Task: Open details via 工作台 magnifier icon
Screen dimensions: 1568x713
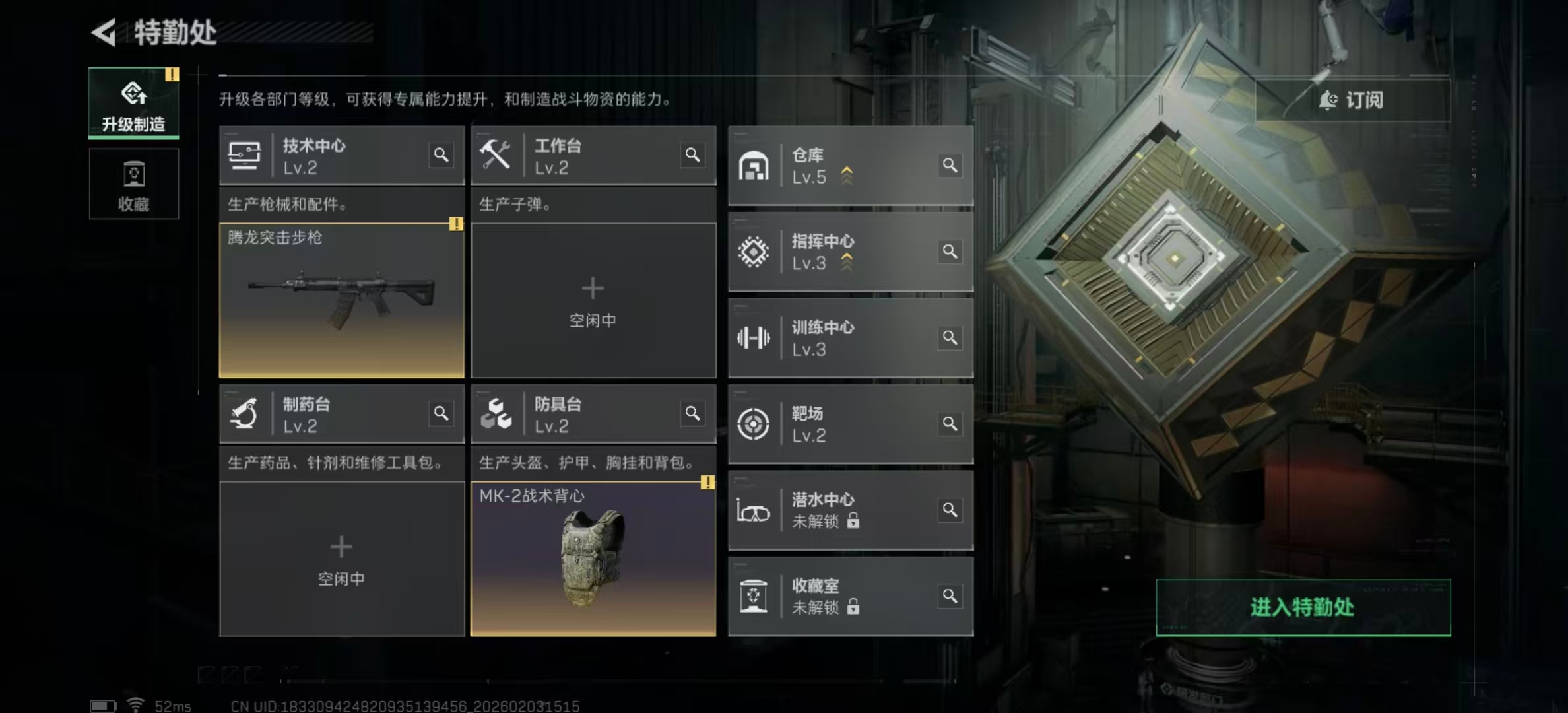Action: click(x=693, y=154)
